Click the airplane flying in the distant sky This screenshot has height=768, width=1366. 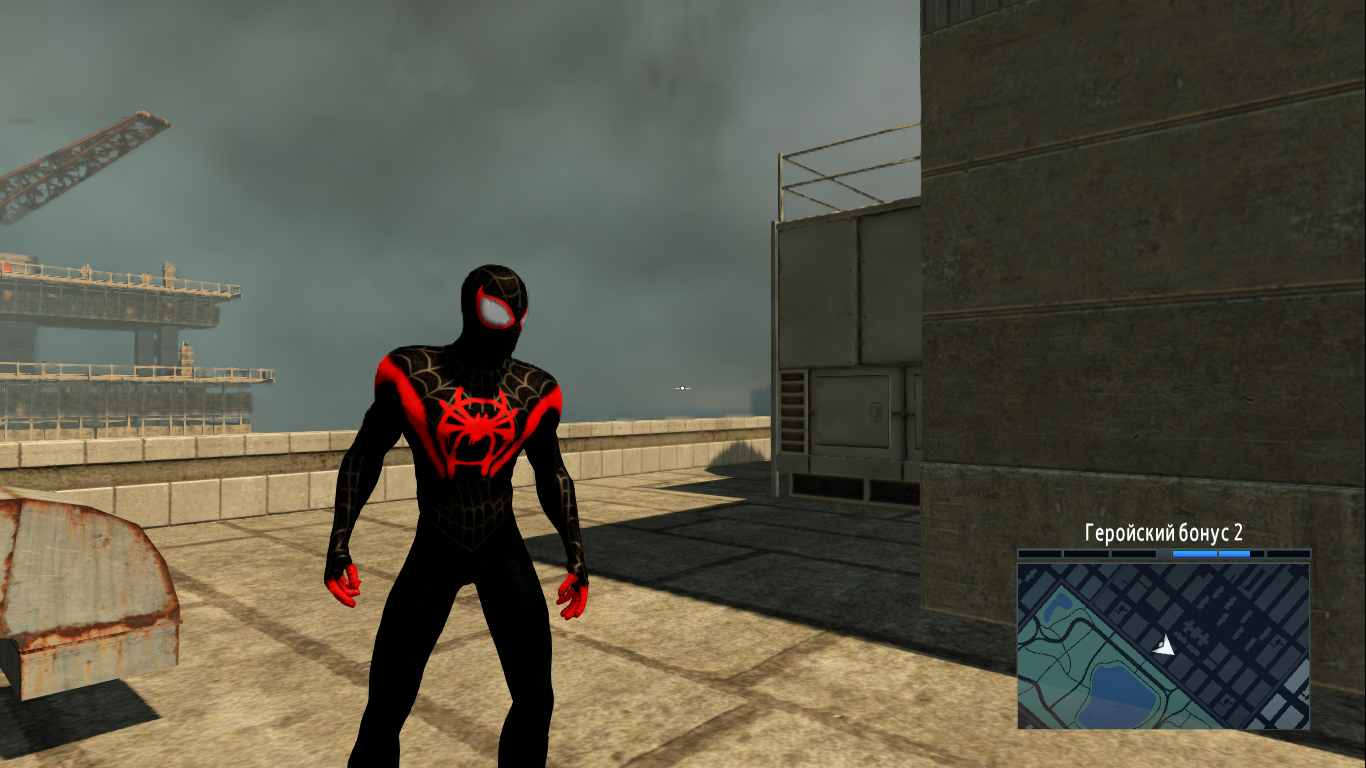(682, 388)
